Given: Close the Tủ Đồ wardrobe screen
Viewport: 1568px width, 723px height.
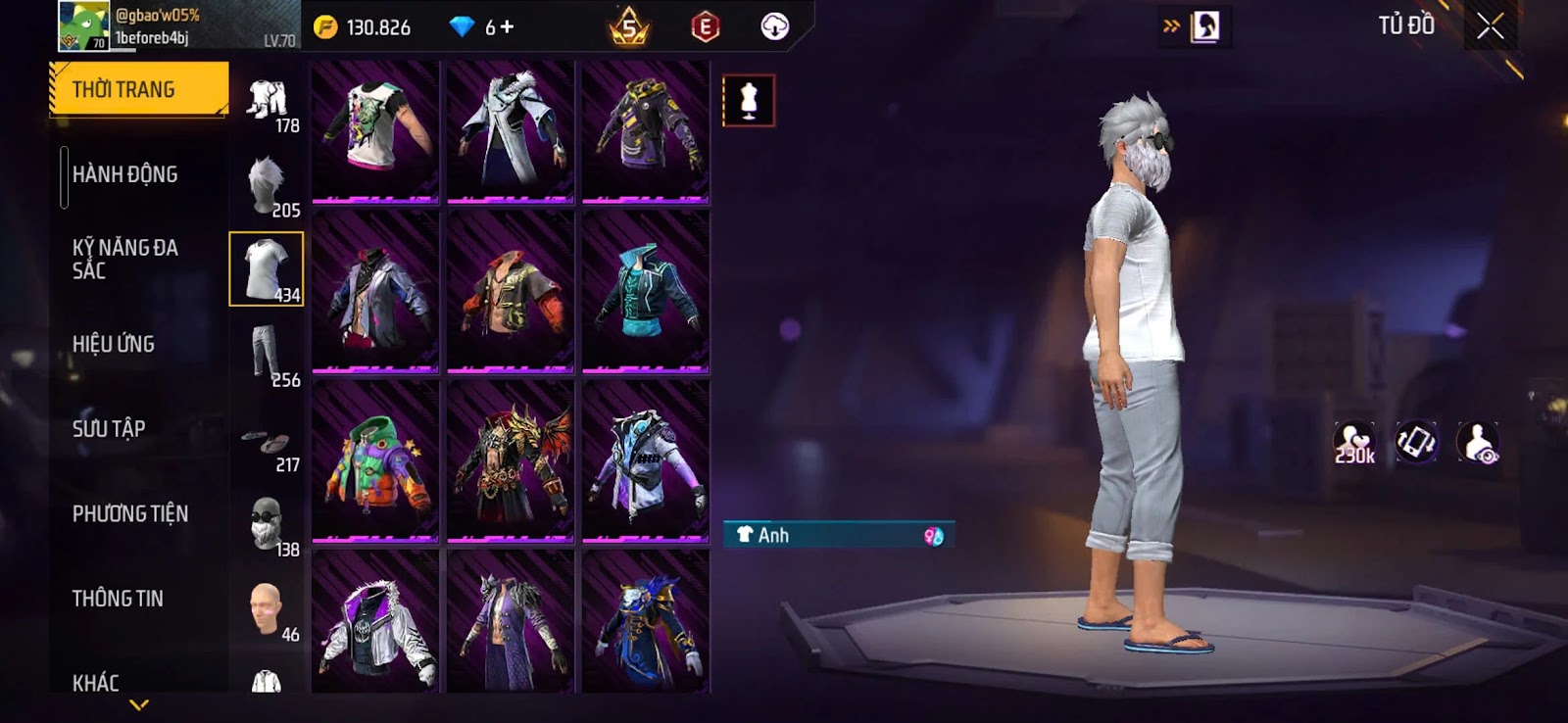Looking at the screenshot, I should pyautogui.click(x=1490, y=26).
